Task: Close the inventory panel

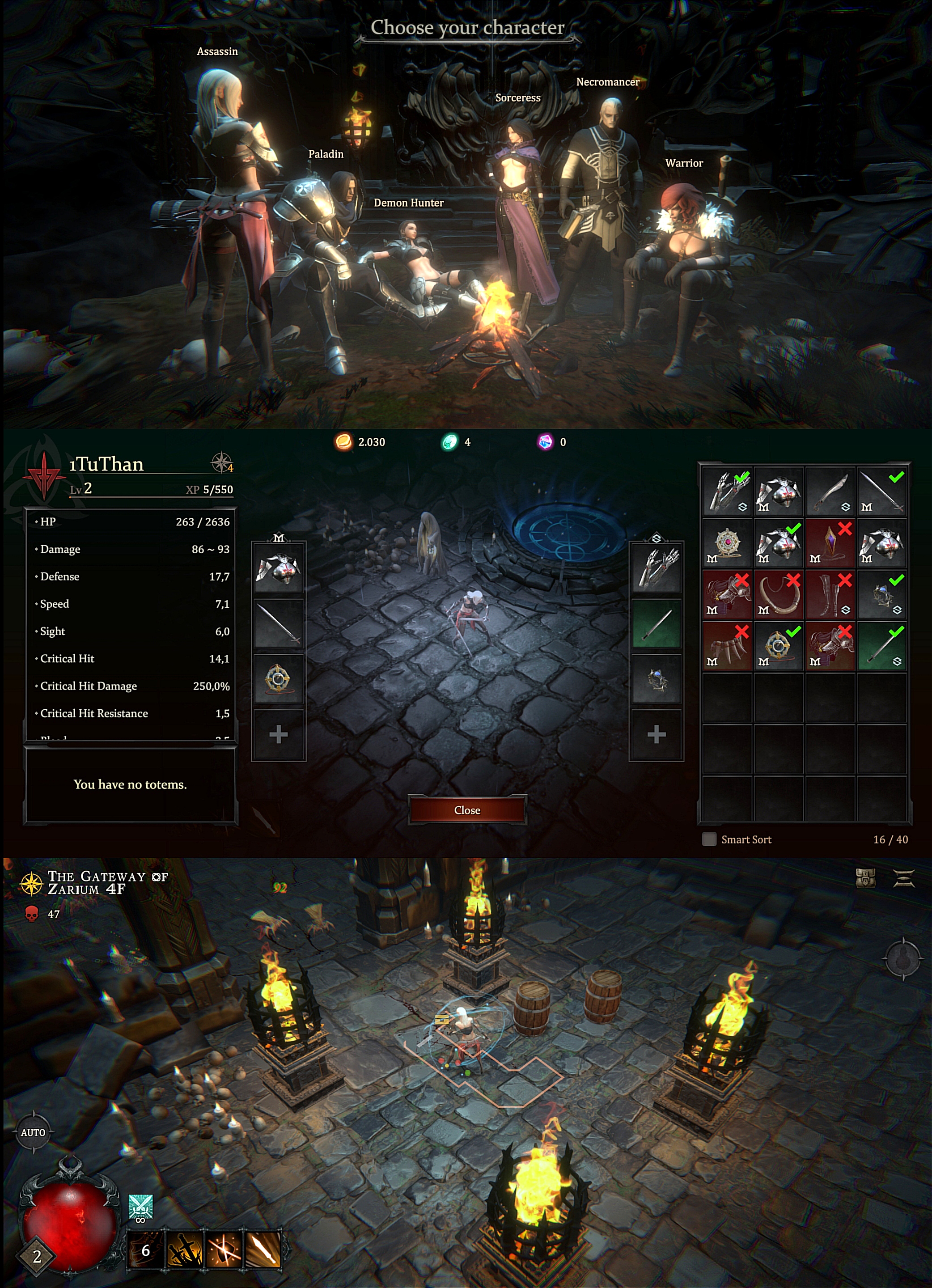Action: point(467,810)
